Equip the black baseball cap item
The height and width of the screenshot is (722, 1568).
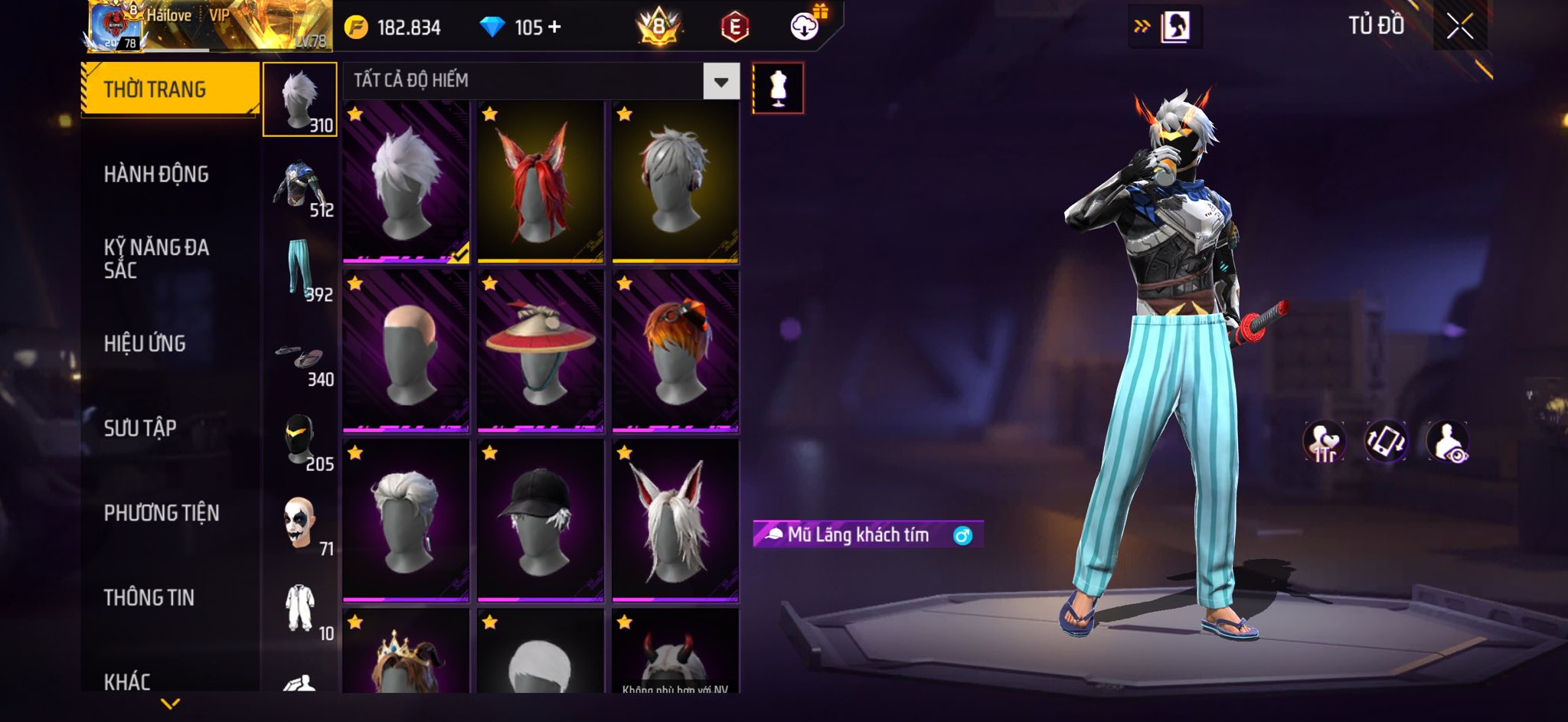541,521
